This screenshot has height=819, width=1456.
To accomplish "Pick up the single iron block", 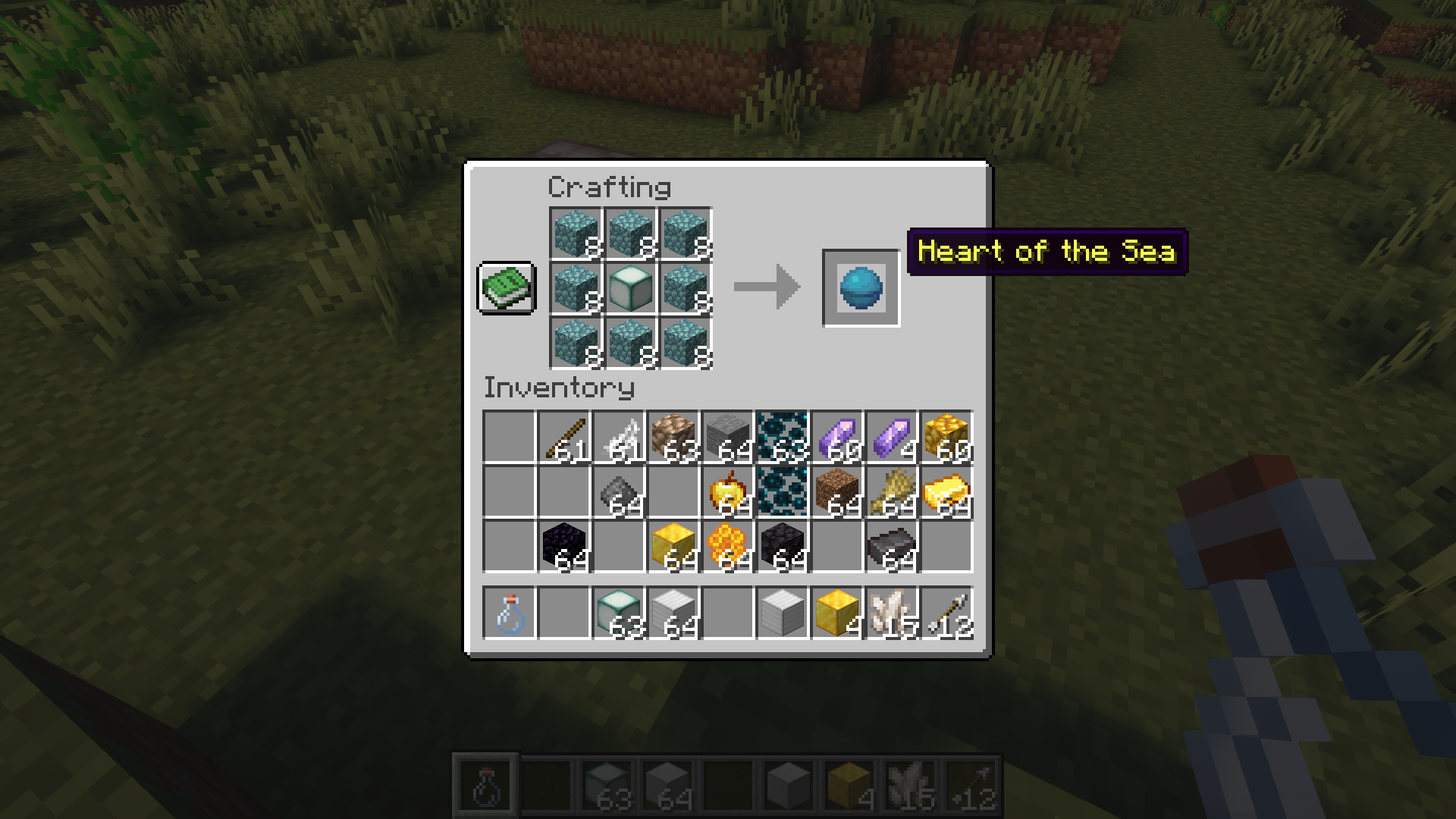I will point(783,613).
